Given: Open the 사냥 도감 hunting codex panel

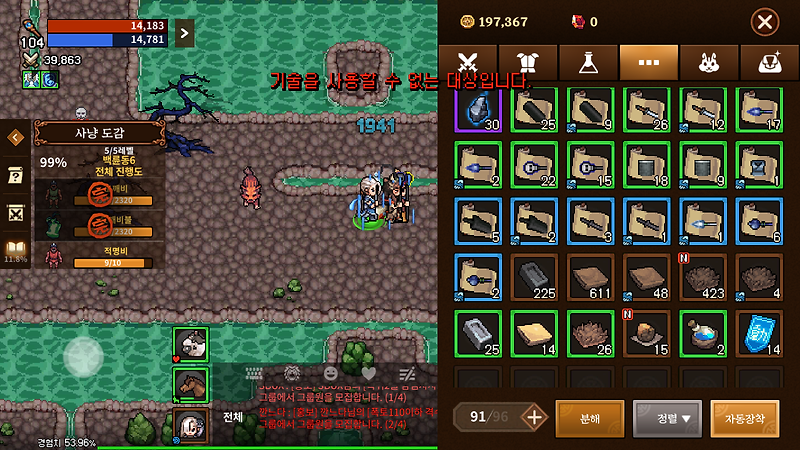Looking at the screenshot, I should (85, 133).
